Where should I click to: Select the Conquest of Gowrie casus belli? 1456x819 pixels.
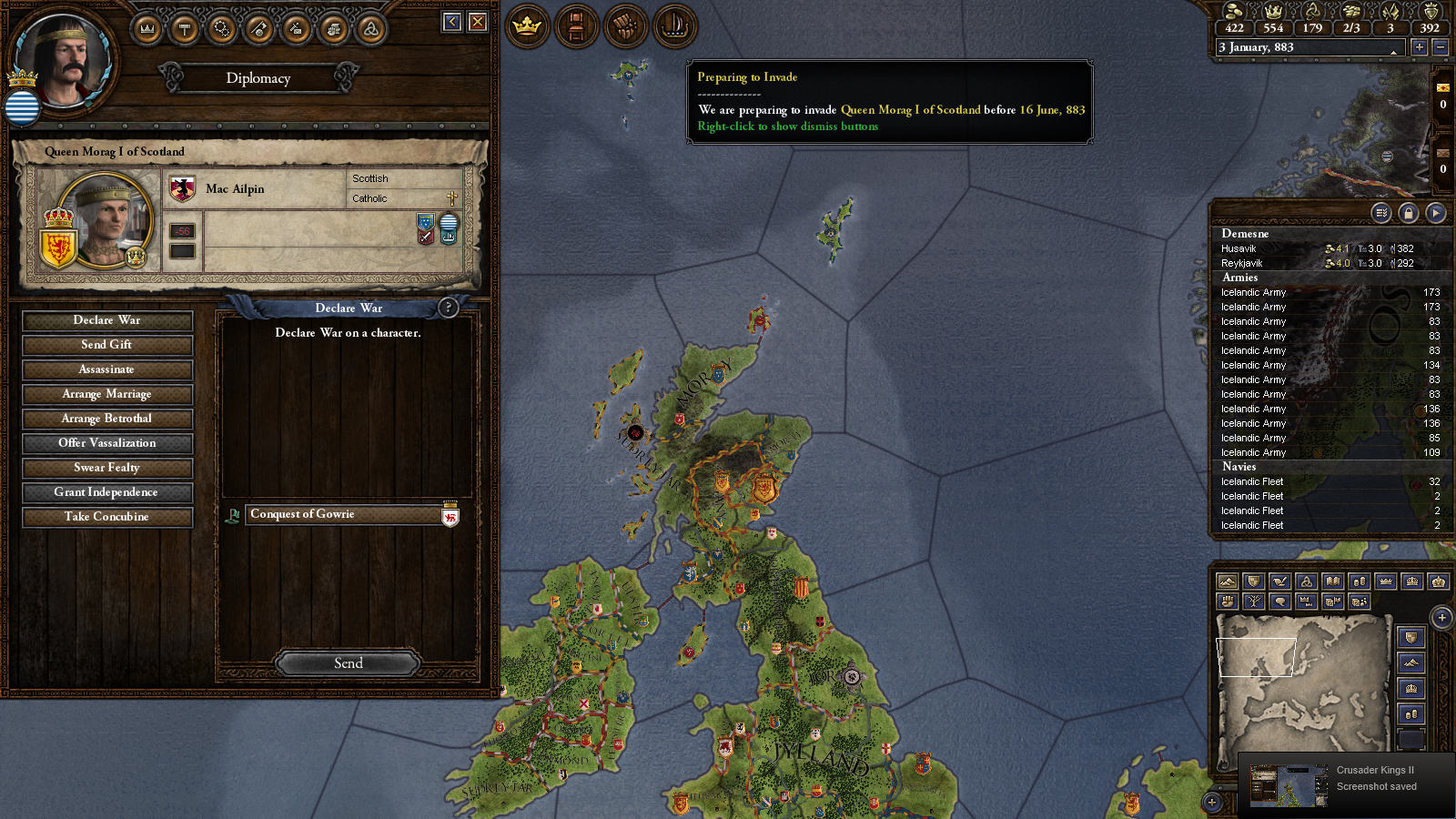coord(346,515)
